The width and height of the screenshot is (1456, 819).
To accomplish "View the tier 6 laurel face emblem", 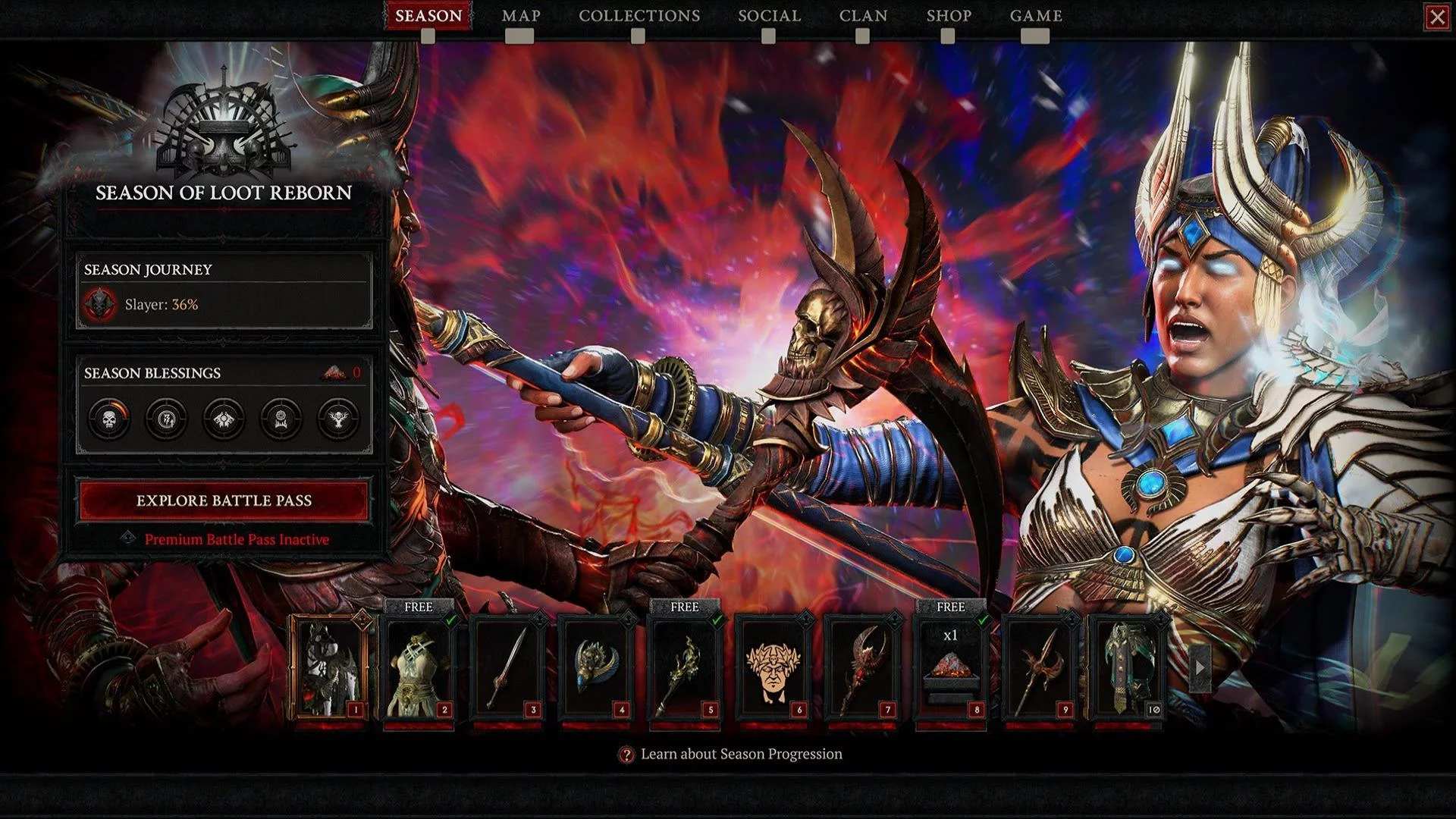I will (x=773, y=669).
